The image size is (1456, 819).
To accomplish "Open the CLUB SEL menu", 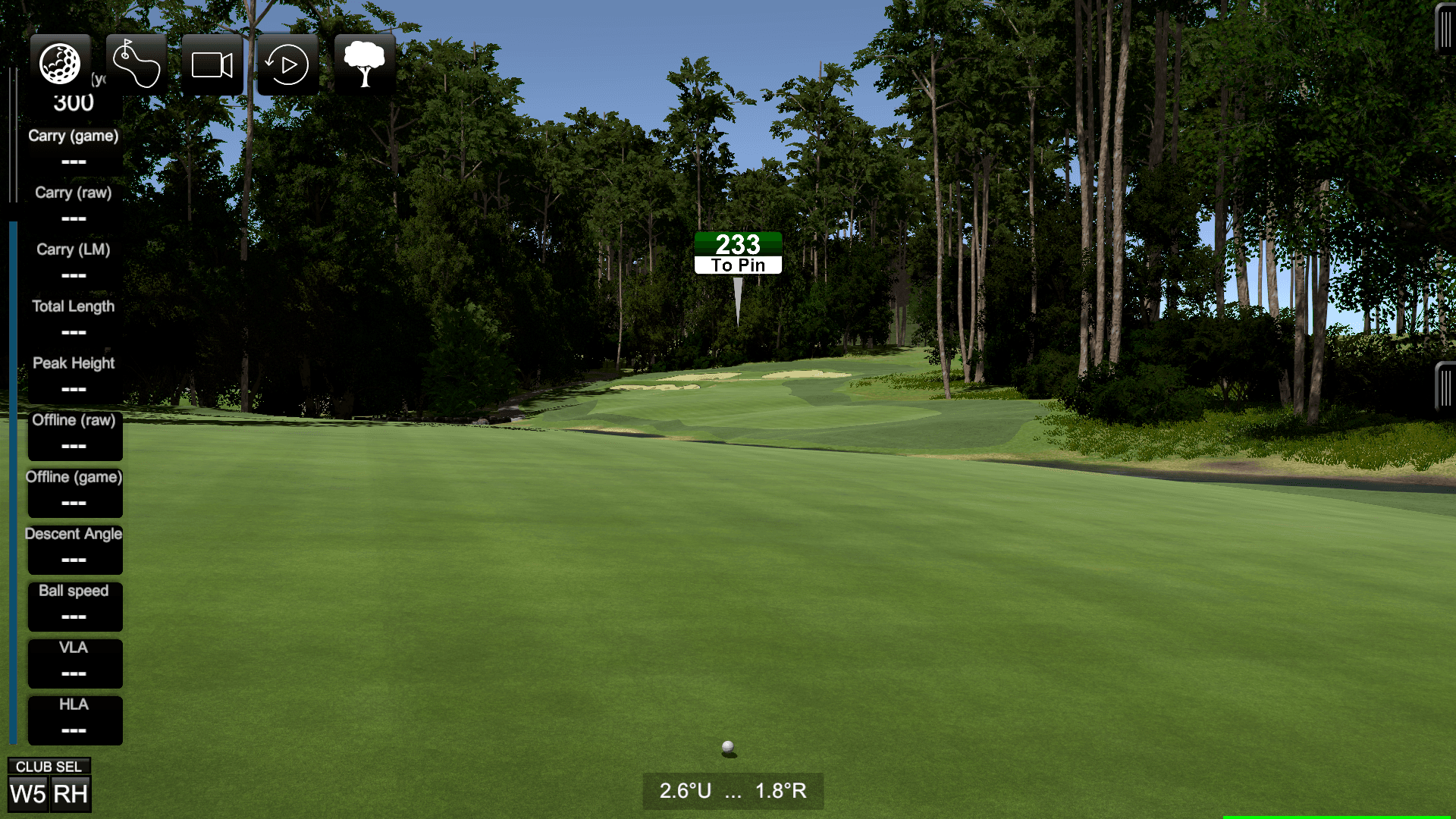I will 49,766.
